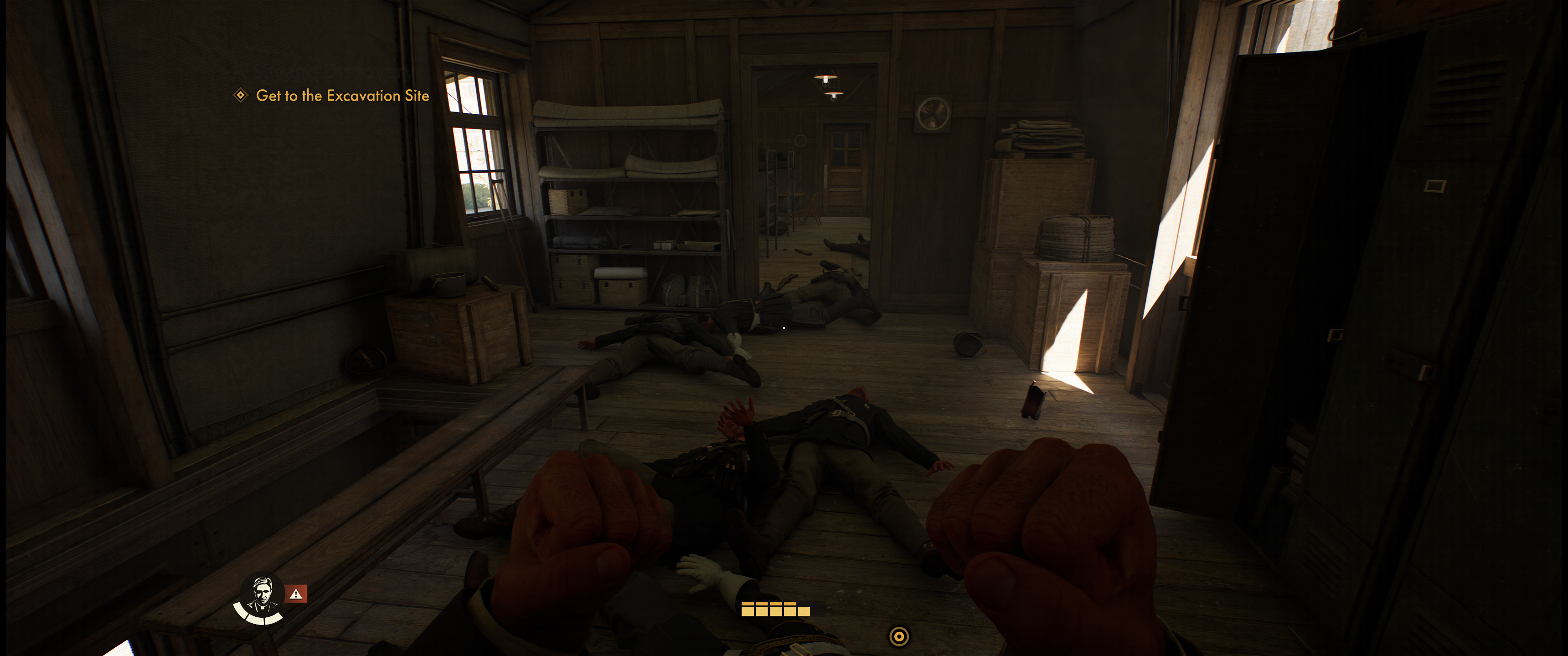Click the circular target icon at bottom
The width and height of the screenshot is (1568, 656).
tap(898, 636)
